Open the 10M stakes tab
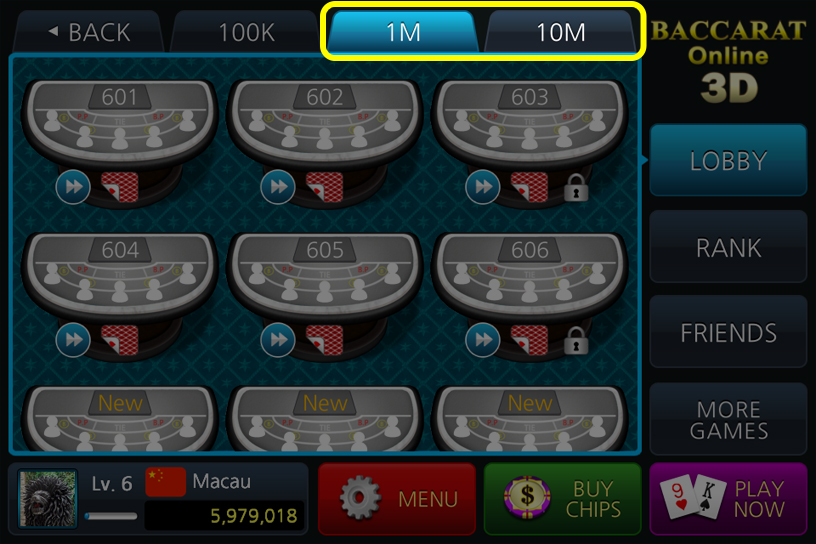The width and height of the screenshot is (816, 544). [560, 32]
